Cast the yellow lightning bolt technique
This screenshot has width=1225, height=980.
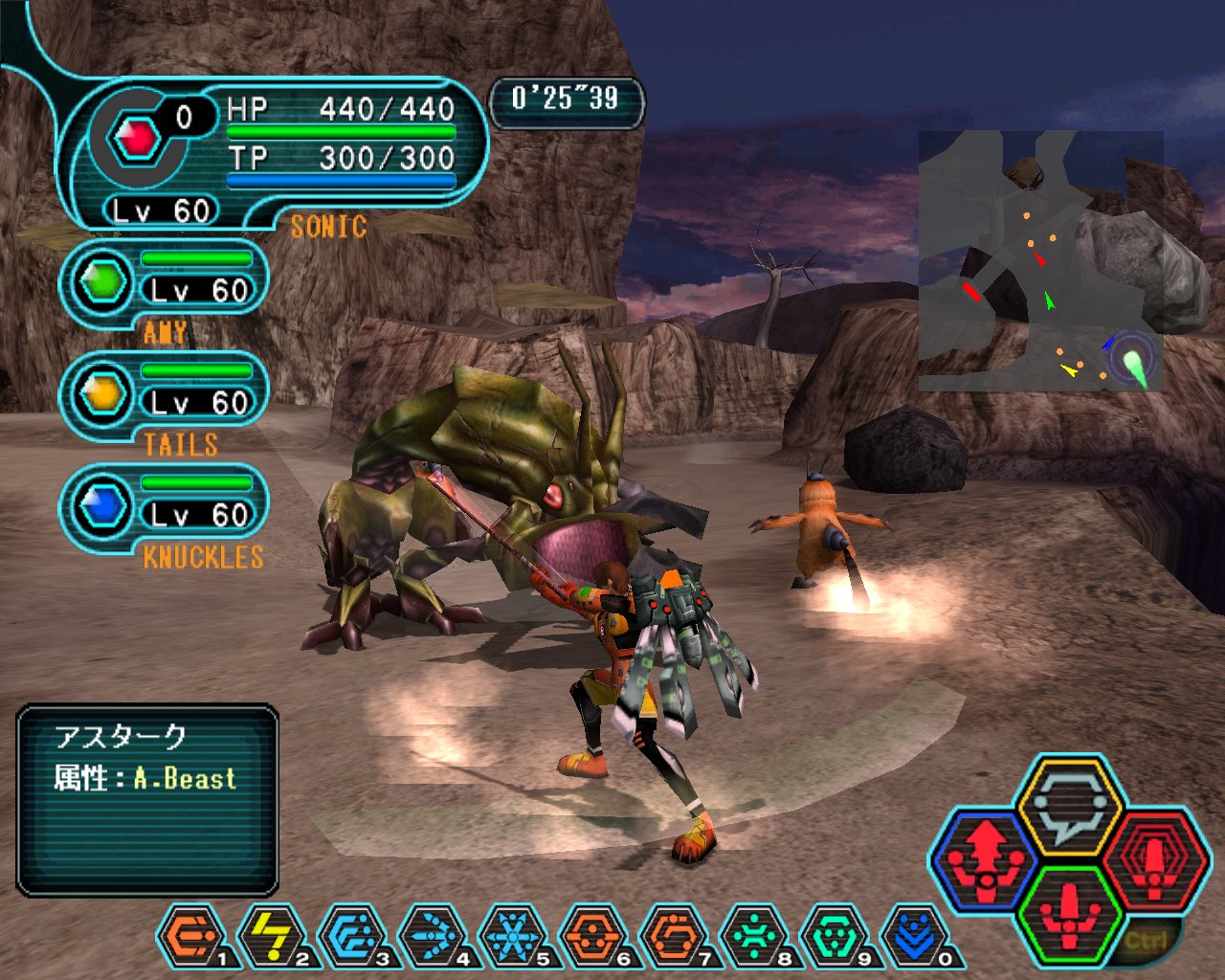273,935
